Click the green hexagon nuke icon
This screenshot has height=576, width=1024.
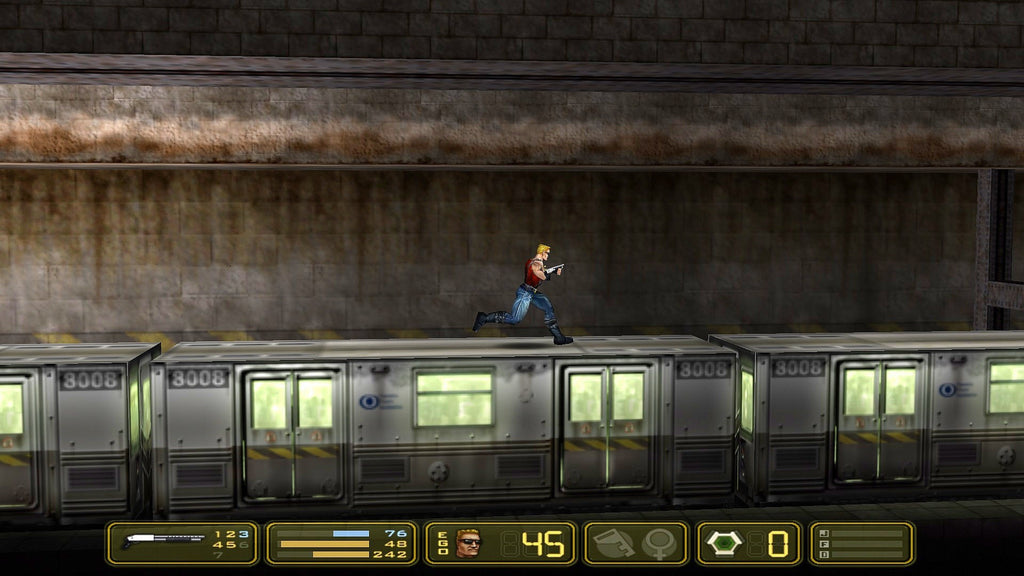pos(724,543)
